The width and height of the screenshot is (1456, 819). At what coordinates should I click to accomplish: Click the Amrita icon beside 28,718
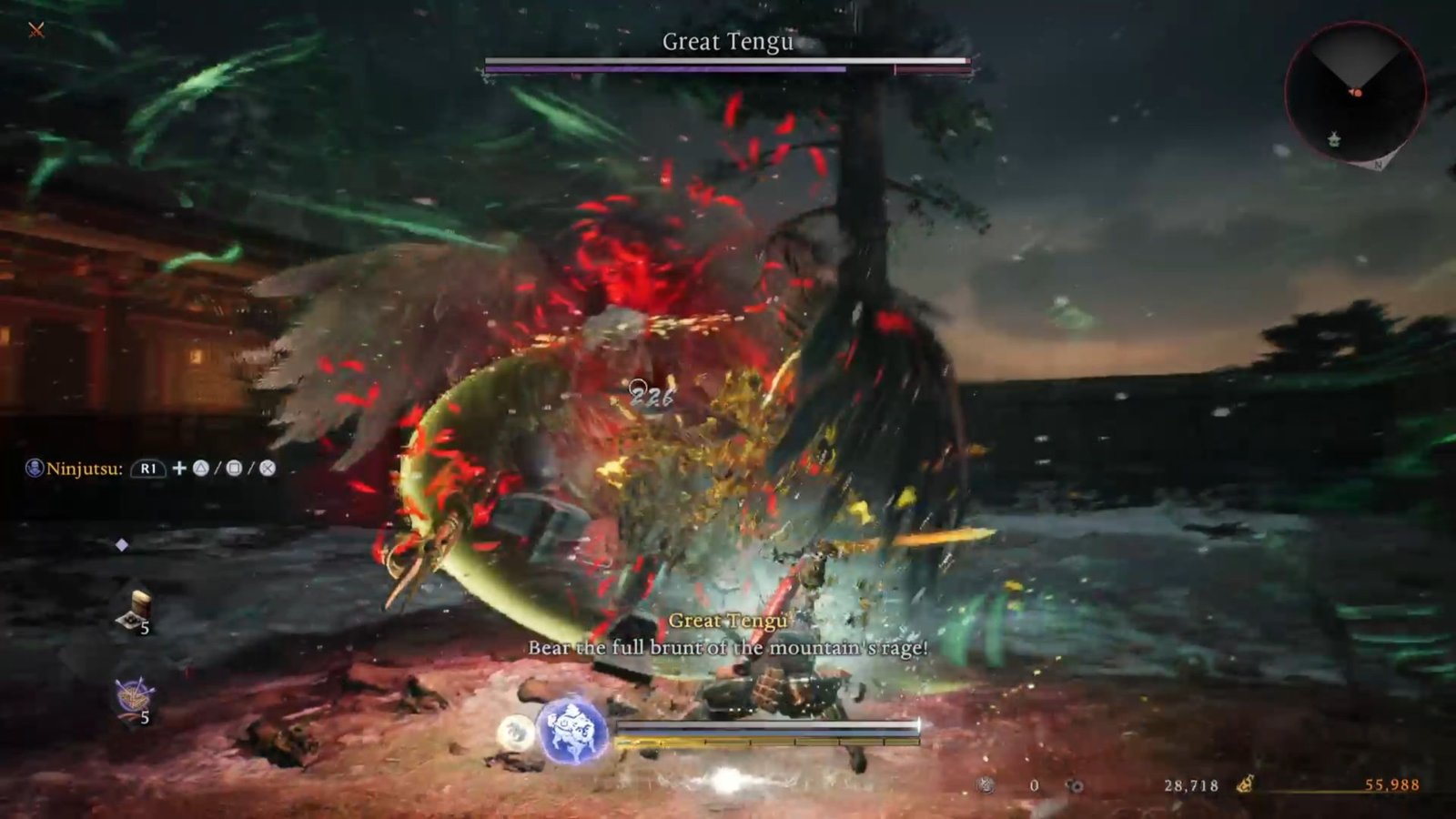(1076, 784)
